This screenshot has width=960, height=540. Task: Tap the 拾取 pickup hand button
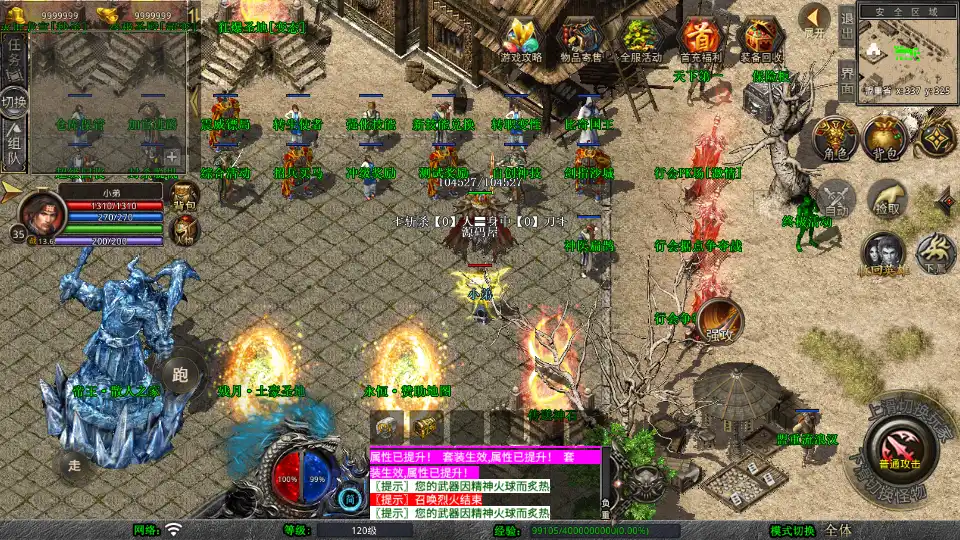(x=887, y=198)
